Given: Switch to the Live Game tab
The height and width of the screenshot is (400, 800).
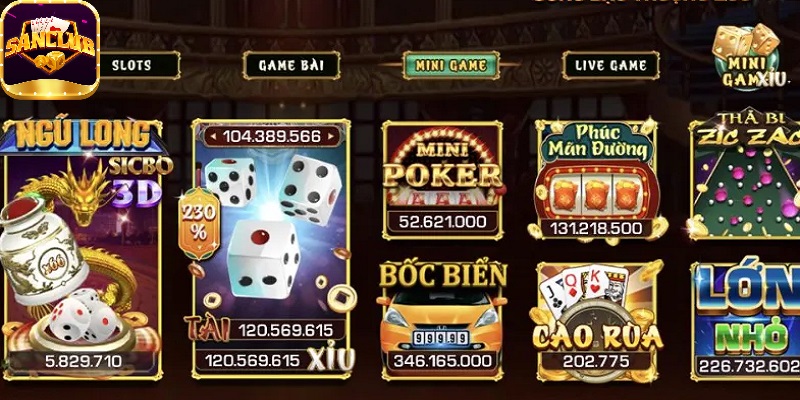Looking at the screenshot, I should (x=610, y=65).
